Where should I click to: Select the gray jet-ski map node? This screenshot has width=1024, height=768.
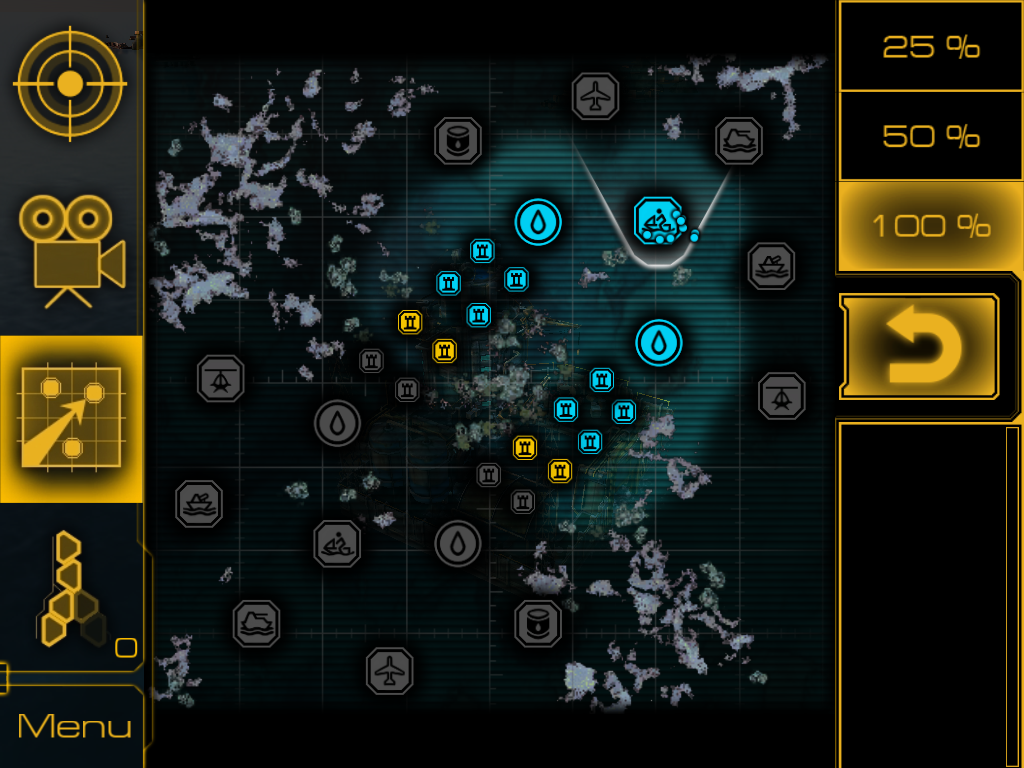[337, 544]
